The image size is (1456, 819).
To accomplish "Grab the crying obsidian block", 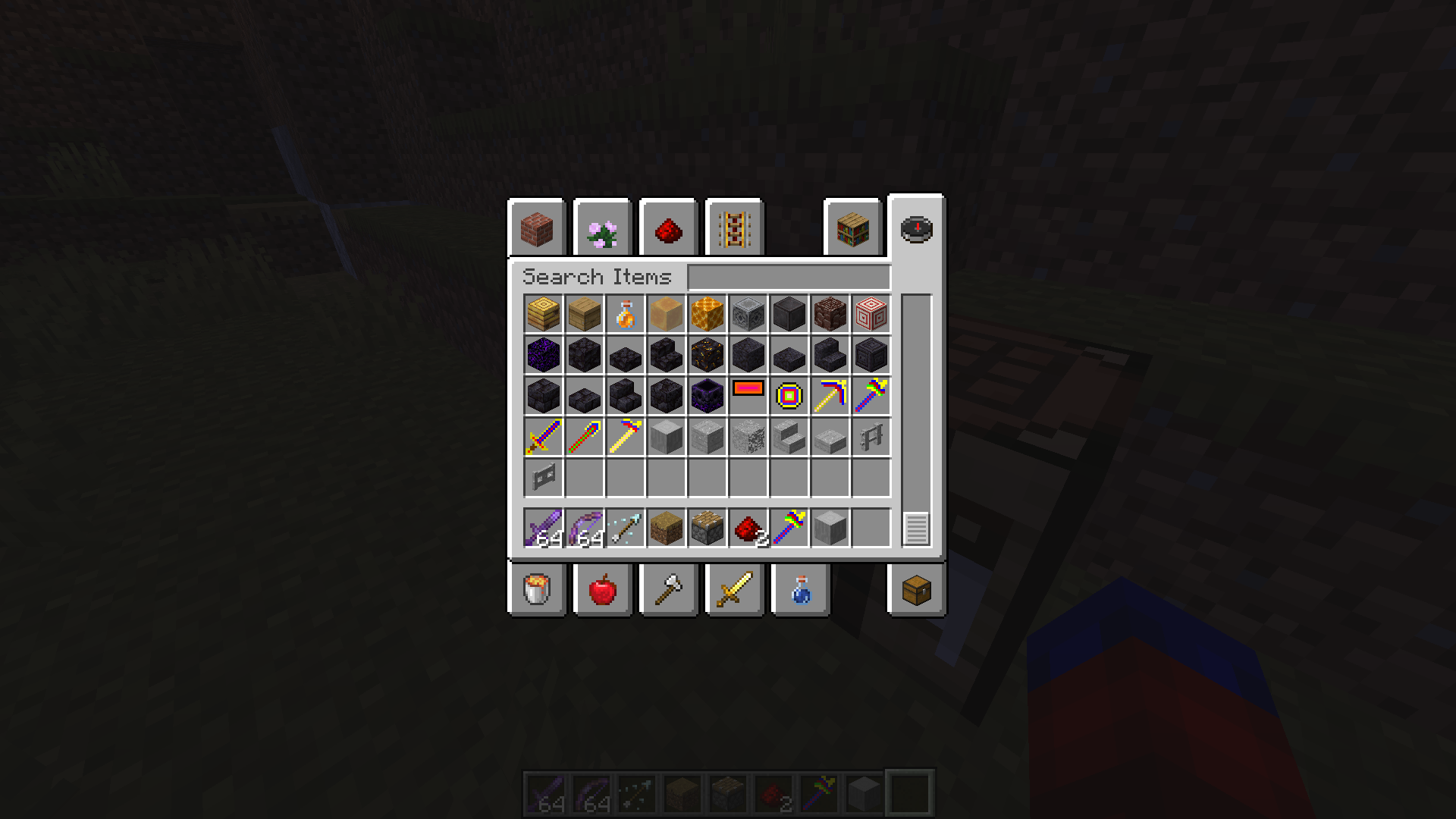I will (x=542, y=355).
